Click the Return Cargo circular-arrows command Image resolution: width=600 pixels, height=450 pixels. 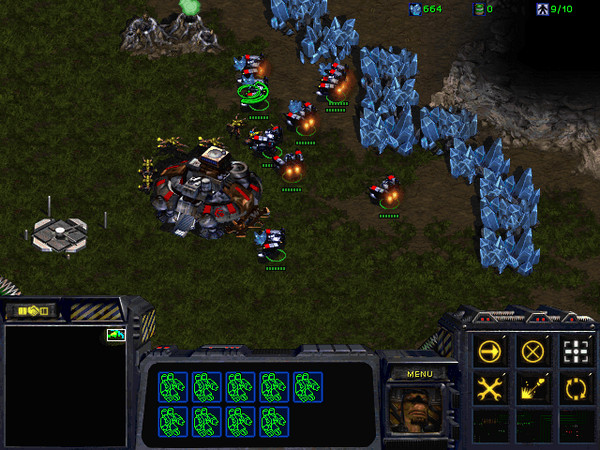(x=575, y=389)
